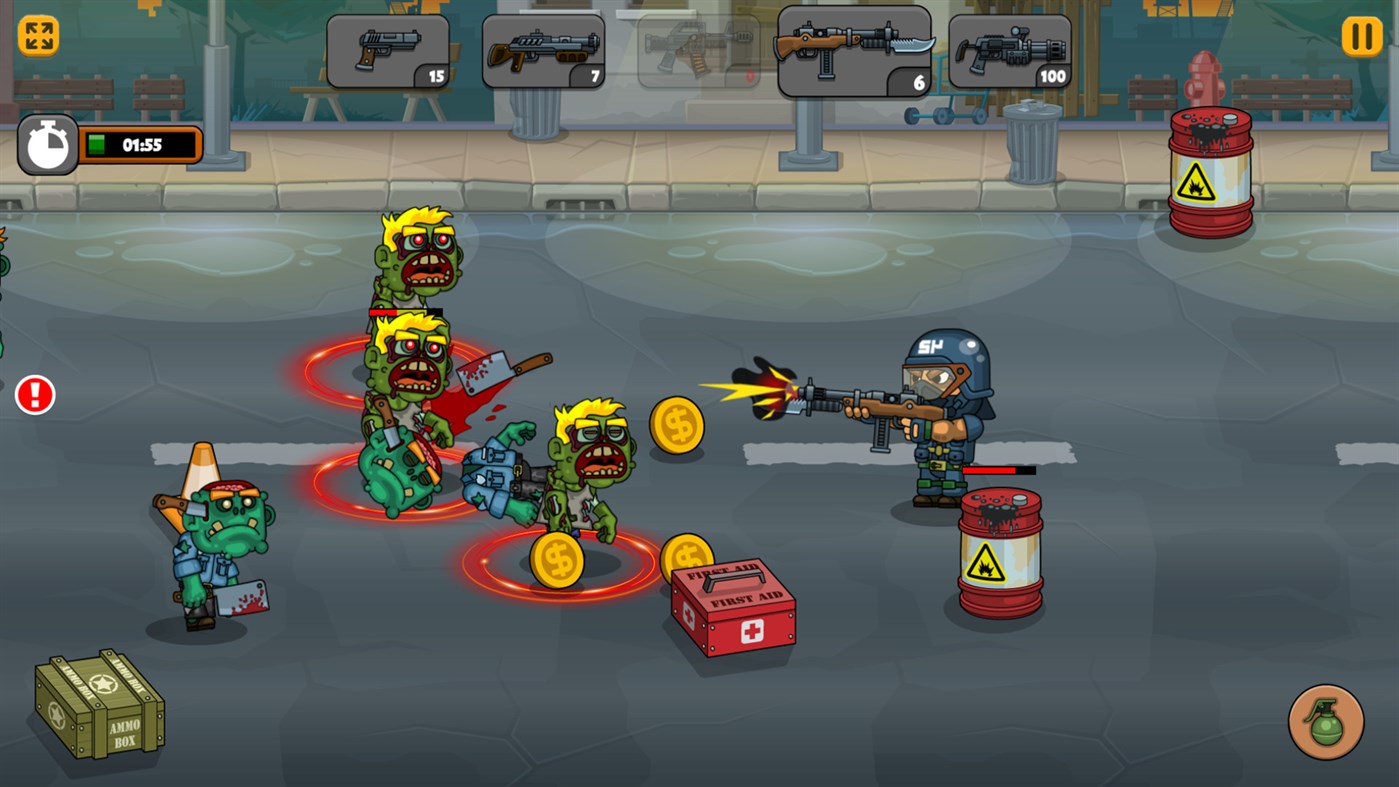Equip the minigun with 100 ammo
The image size is (1399, 787).
pyautogui.click(x=1010, y=50)
